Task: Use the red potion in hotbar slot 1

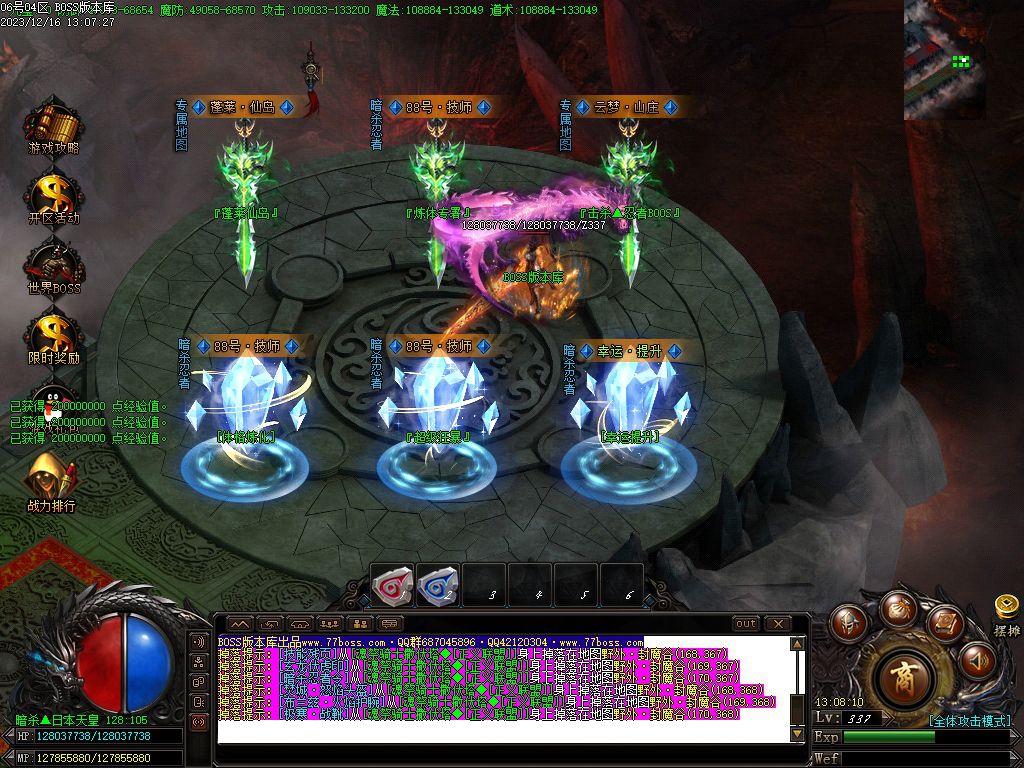Action: click(x=392, y=586)
